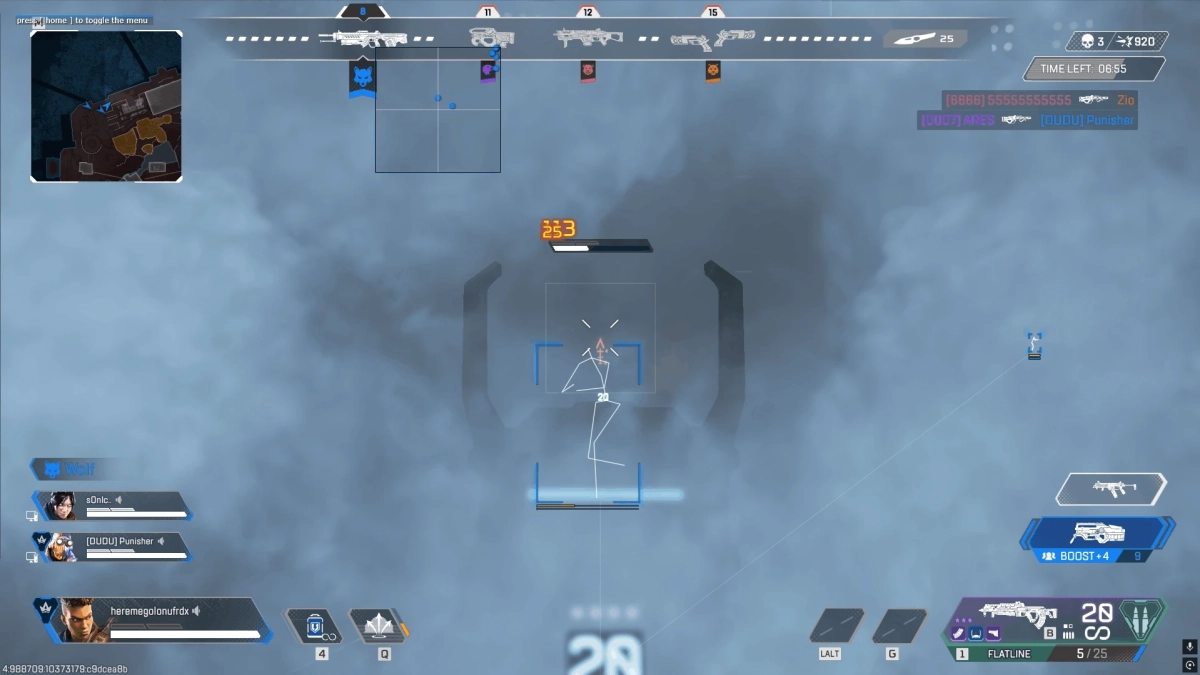
Task: Click the Boost +4 weapon panel
Action: point(1097,540)
